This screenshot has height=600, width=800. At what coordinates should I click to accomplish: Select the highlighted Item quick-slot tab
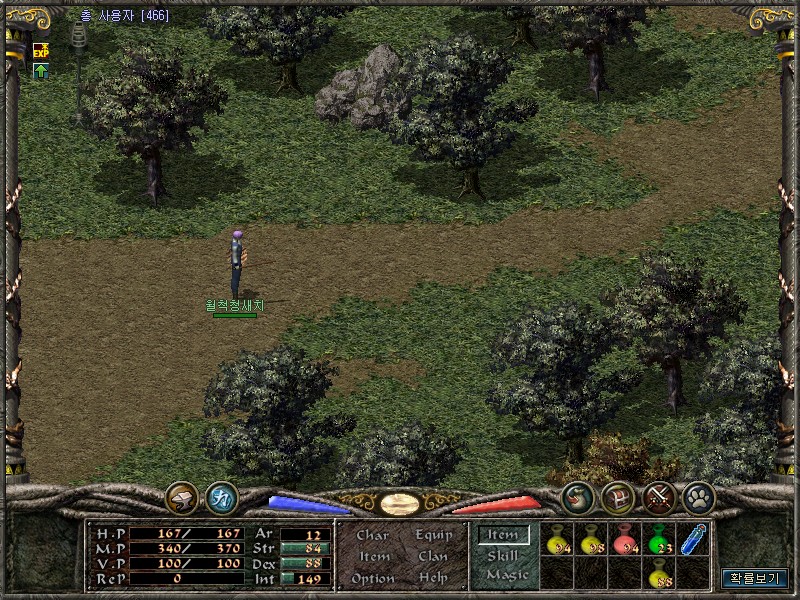503,535
